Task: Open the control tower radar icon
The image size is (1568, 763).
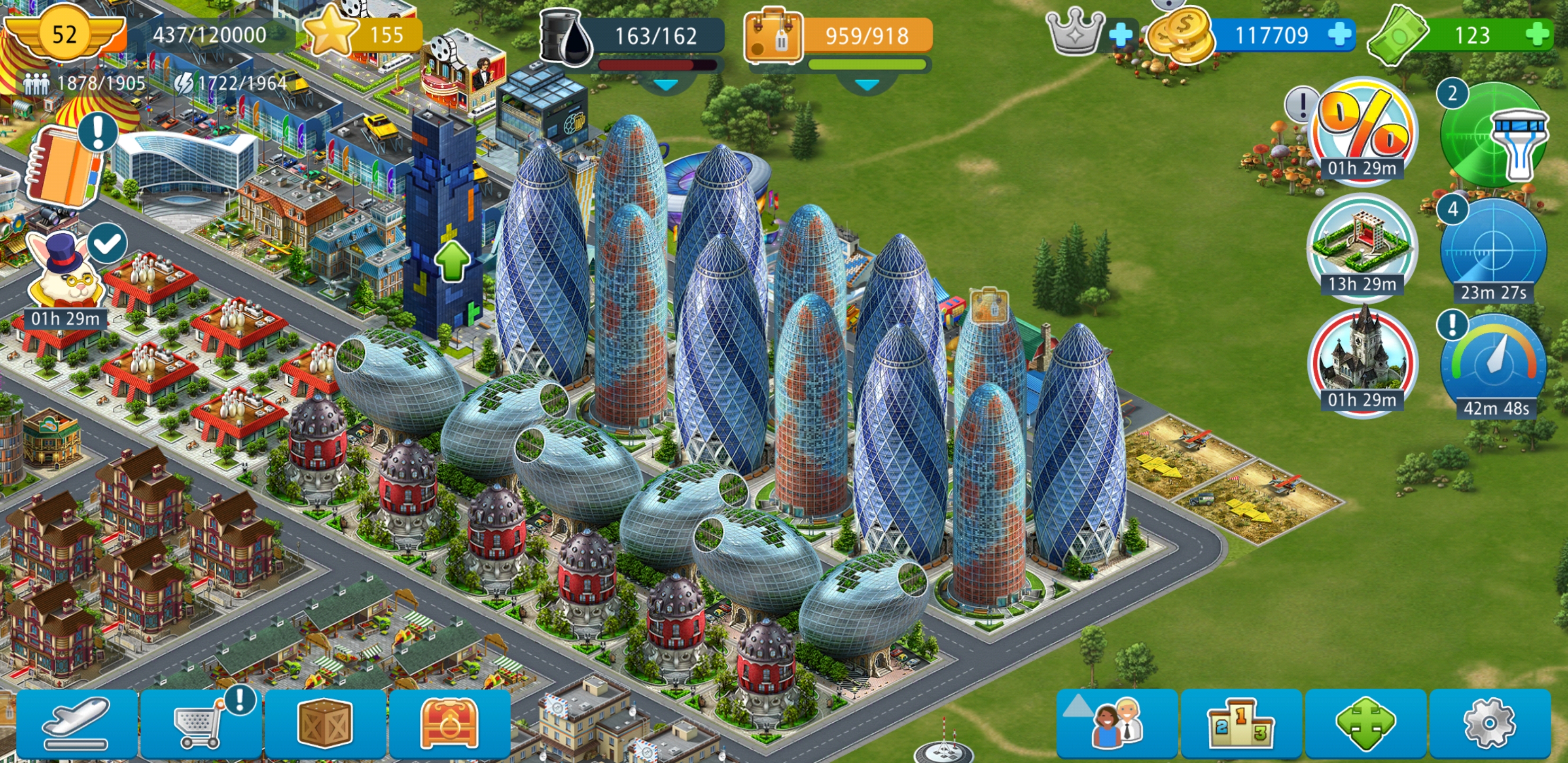Action: tap(1493, 134)
